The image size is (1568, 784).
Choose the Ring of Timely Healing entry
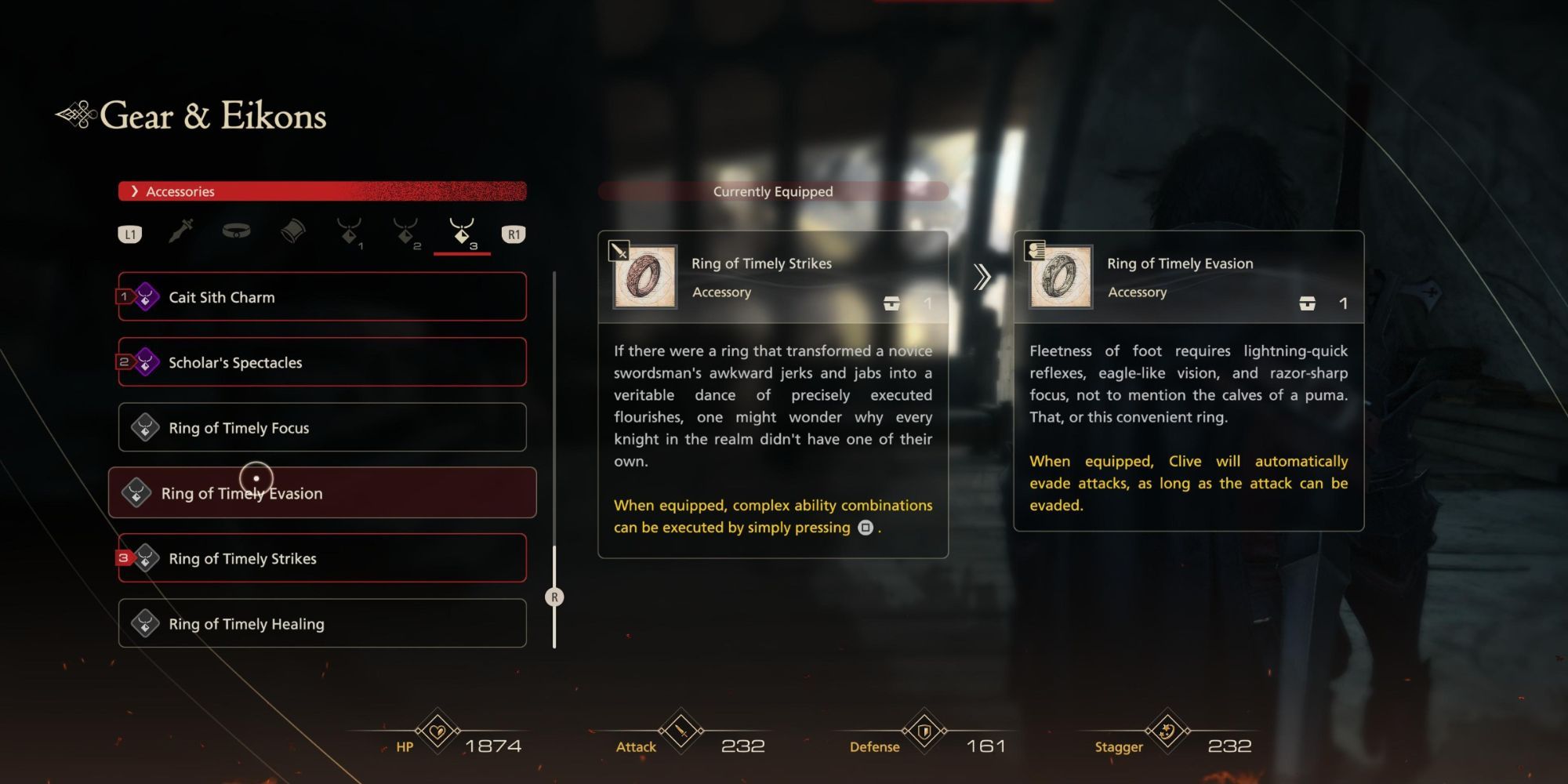[322, 623]
